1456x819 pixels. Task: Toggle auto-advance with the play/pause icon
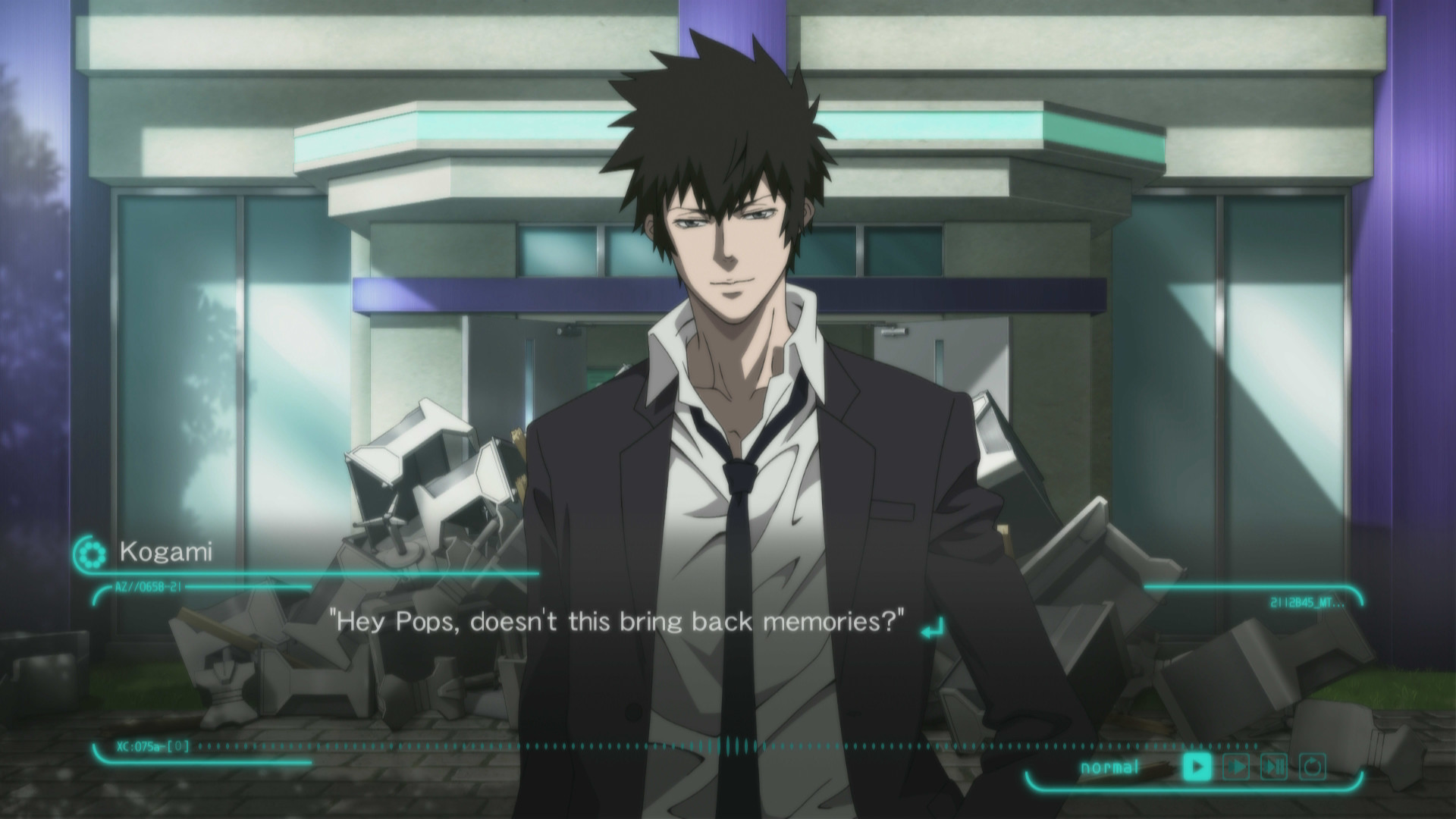1274,765
